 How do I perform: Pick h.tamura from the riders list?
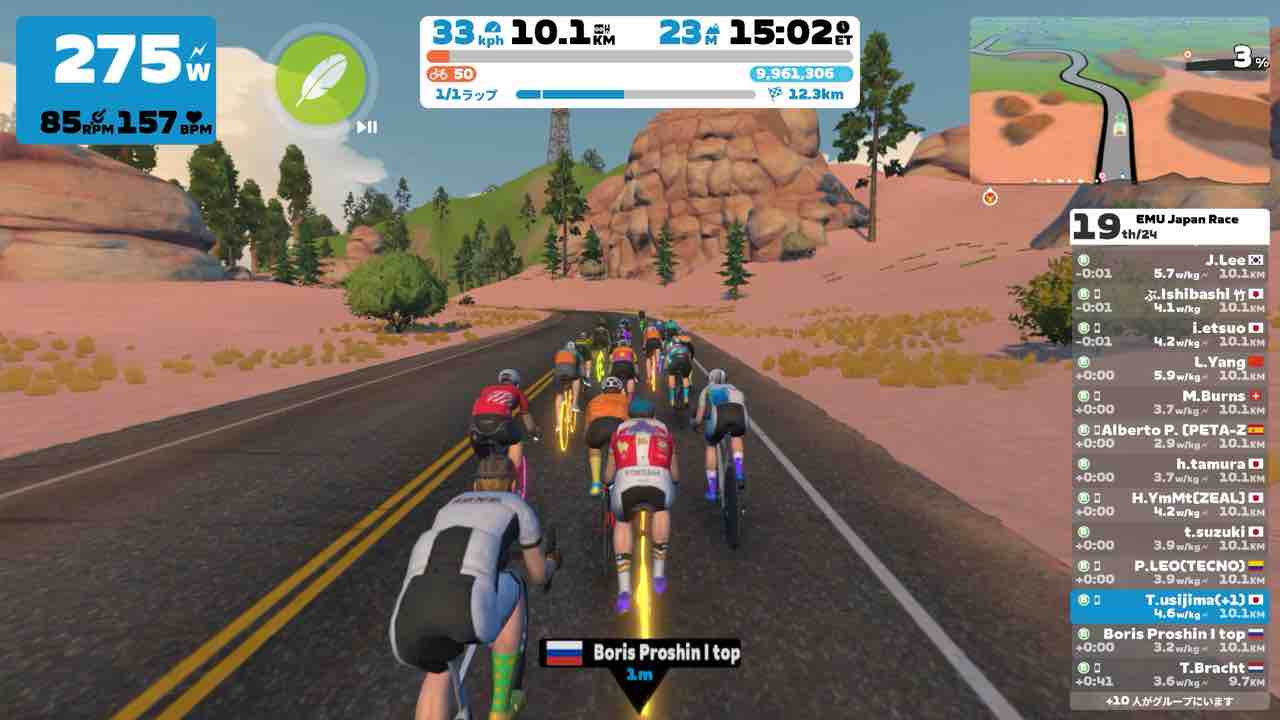tap(1169, 470)
